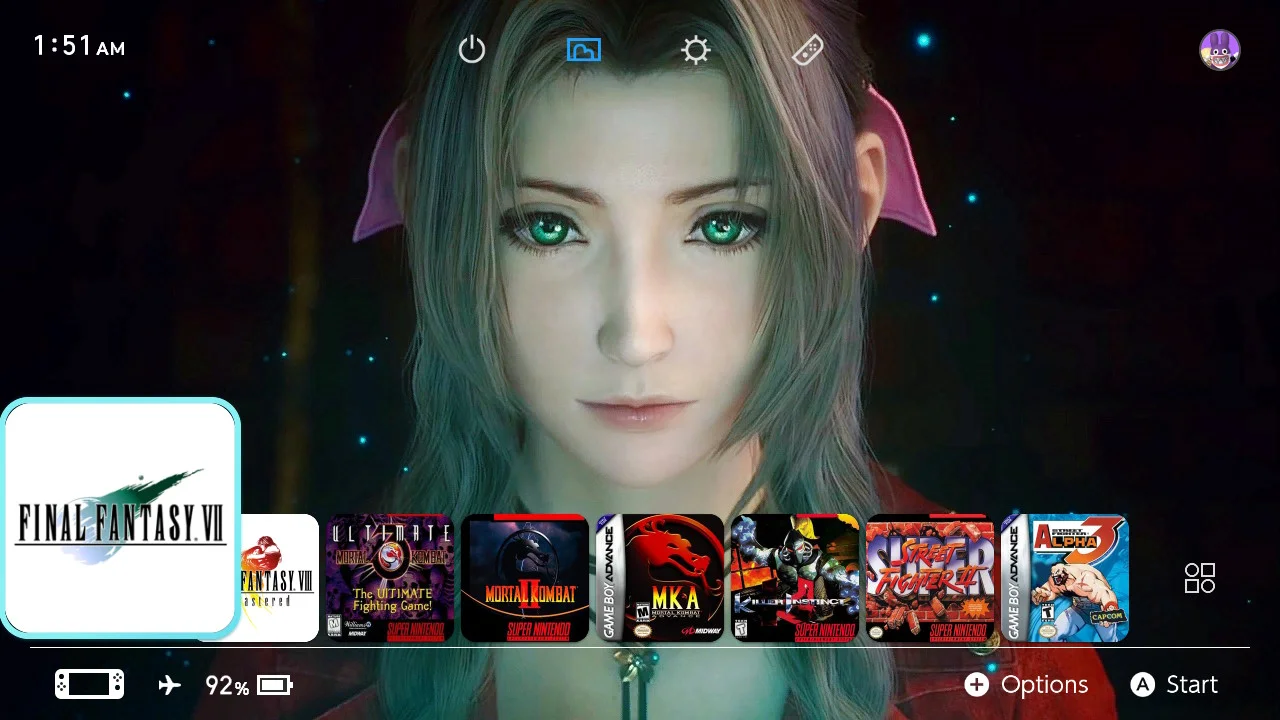This screenshot has width=1280, height=720.
Task: Open System Settings gear icon
Action: tap(695, 49)
